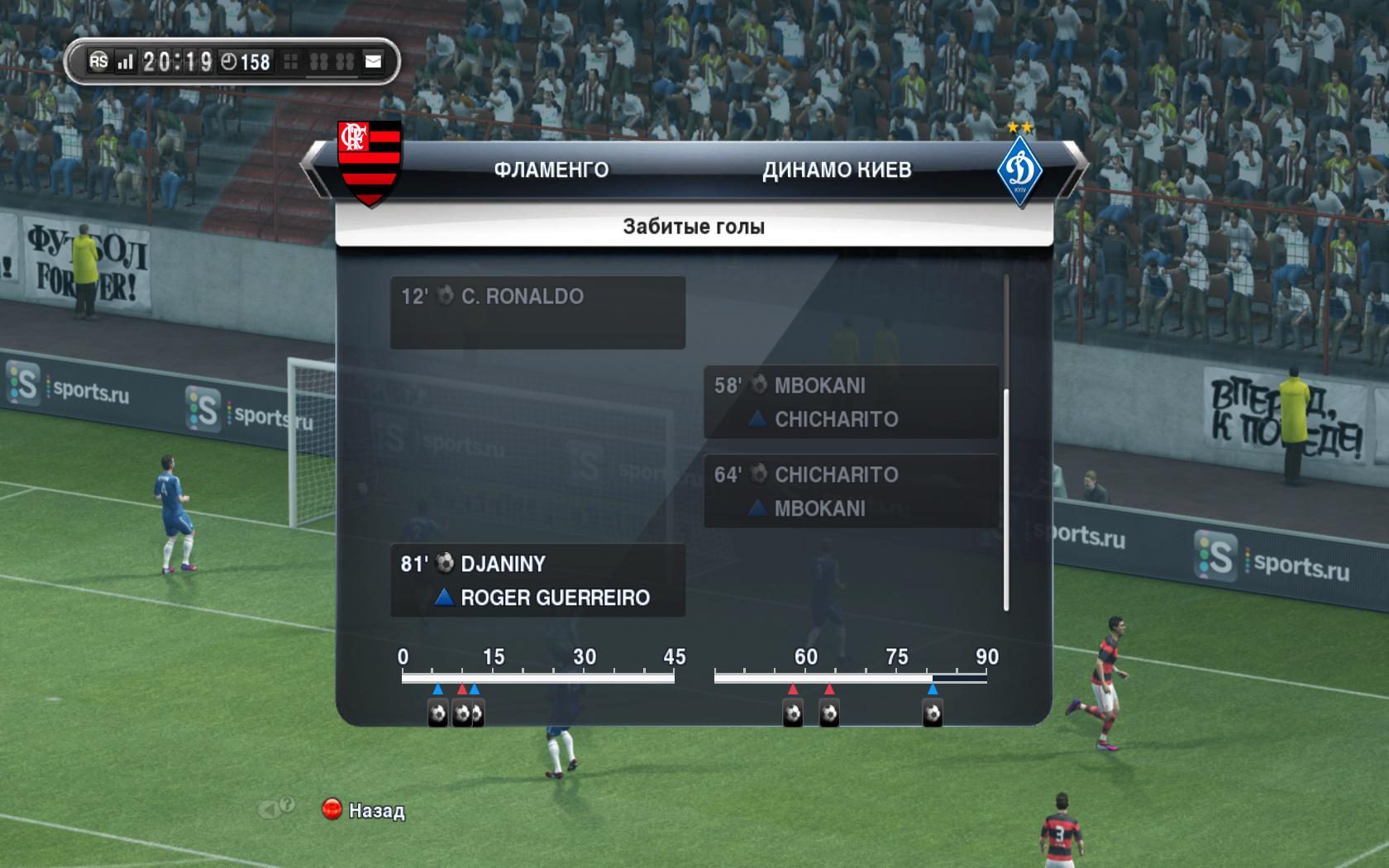1389x868 pixels.
Task: Go back with the Назад button
Action: [x=364, y=810]
